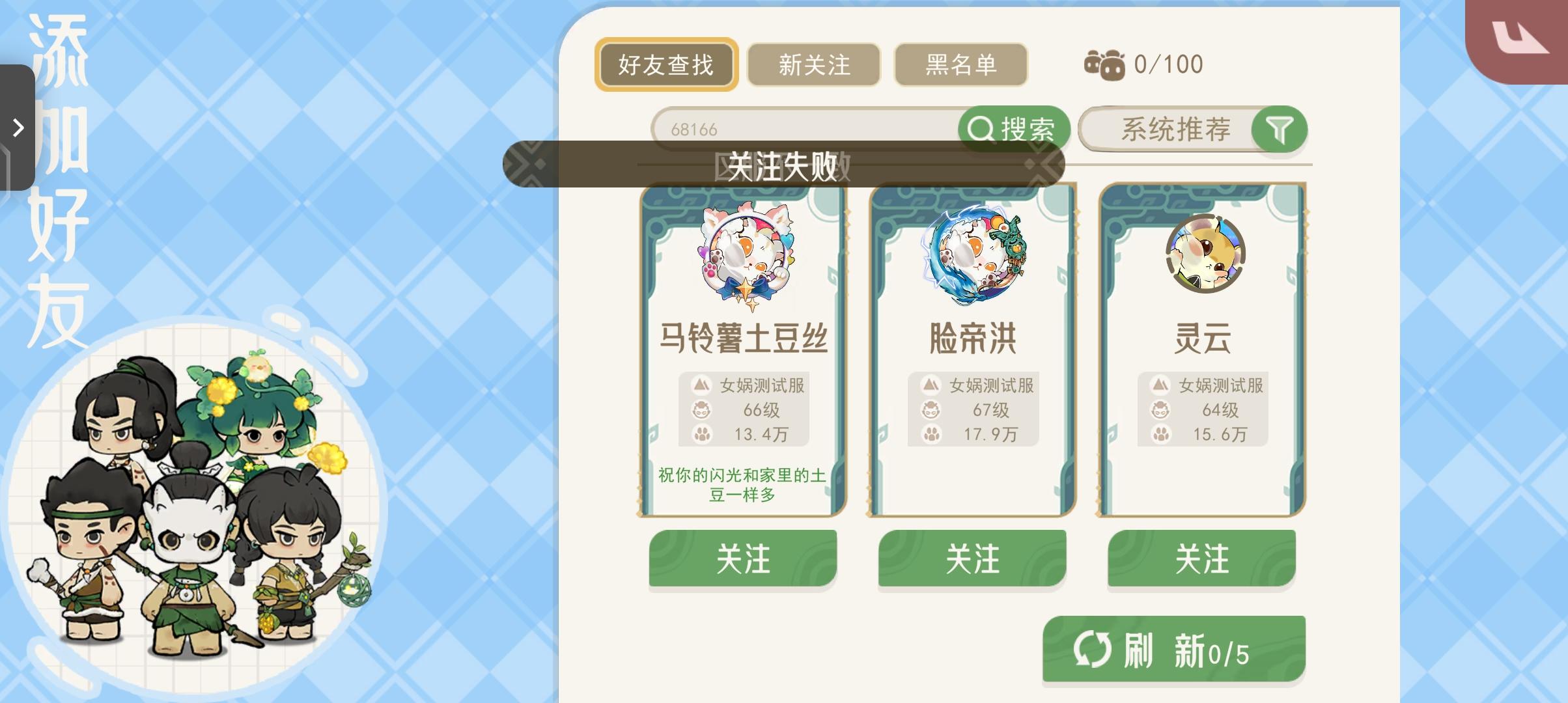Select the 好友查找 tab
The width and height of the screenshot is (1568, 703).
click(666, 64)
